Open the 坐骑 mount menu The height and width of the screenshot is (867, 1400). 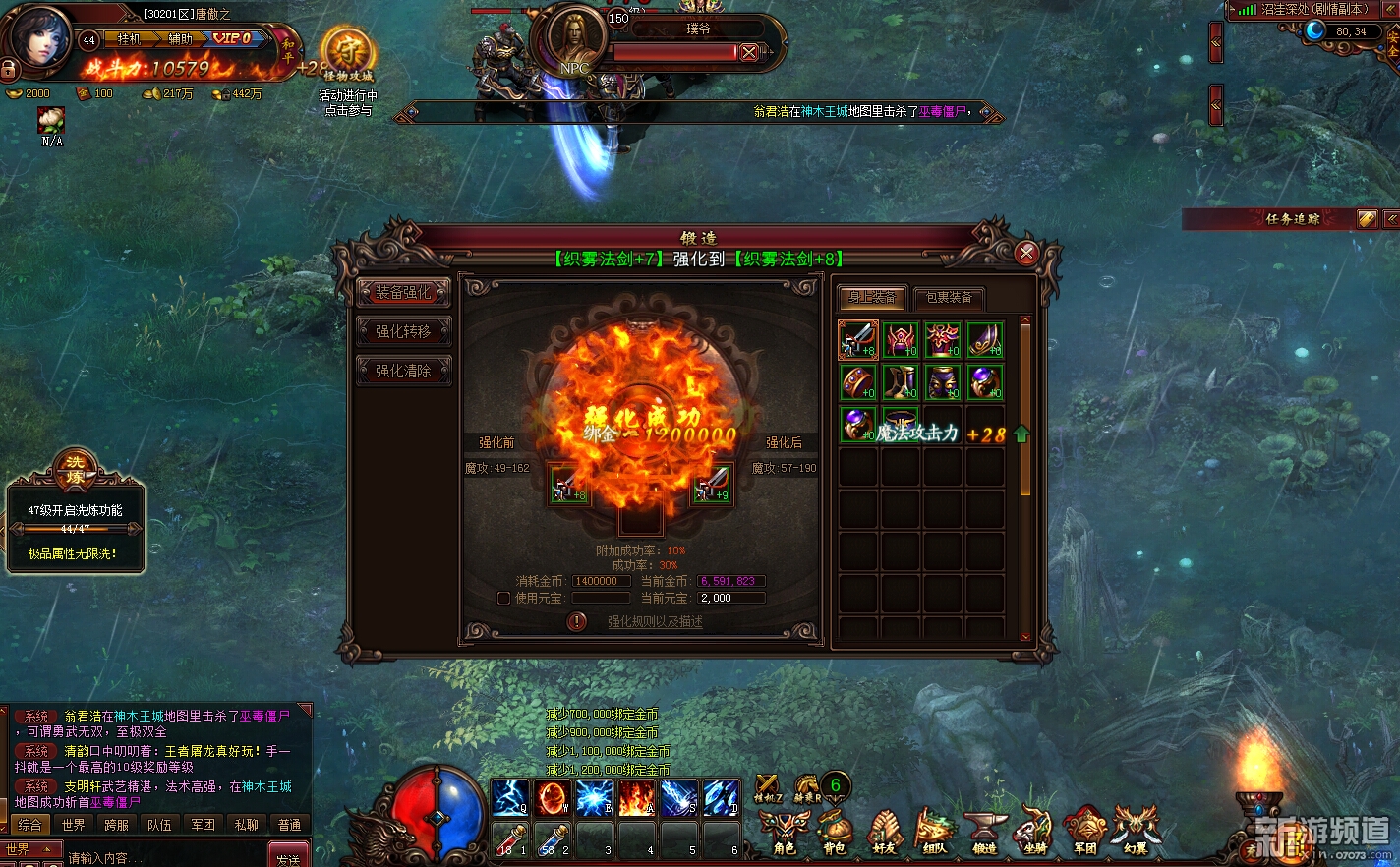[1034, 831]
